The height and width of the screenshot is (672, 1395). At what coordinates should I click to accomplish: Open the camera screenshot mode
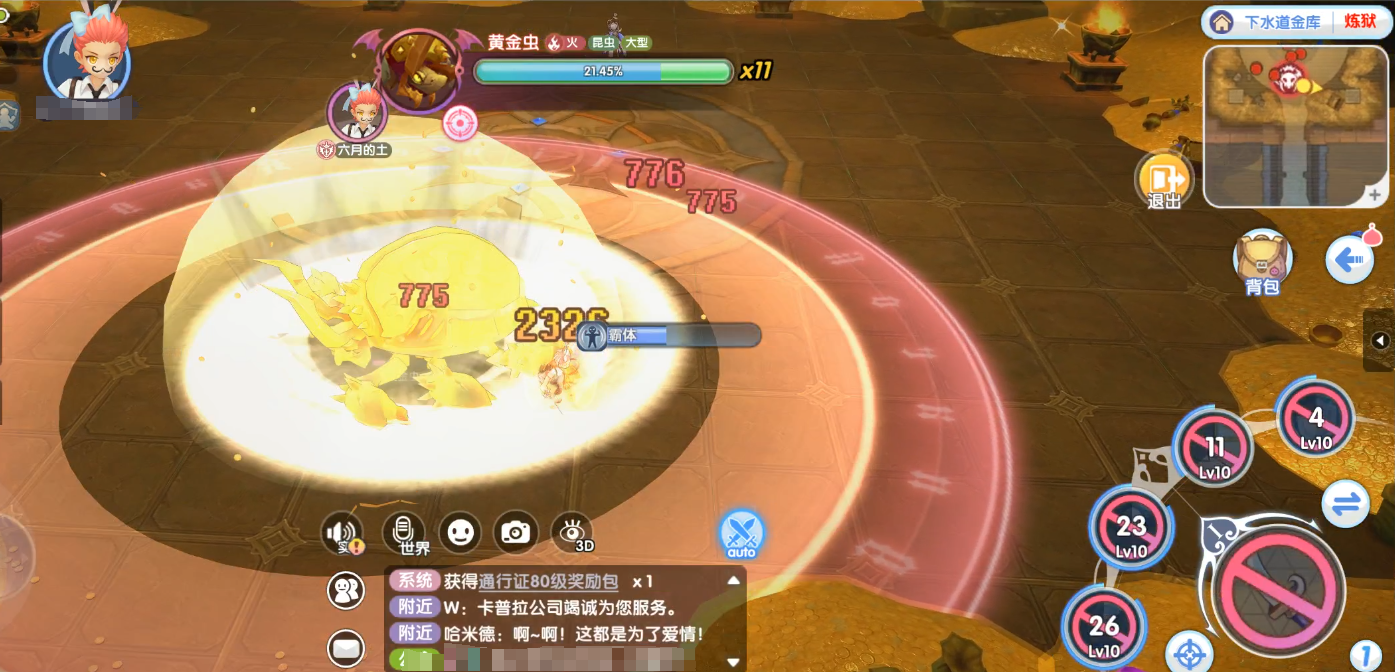(516, 532)
